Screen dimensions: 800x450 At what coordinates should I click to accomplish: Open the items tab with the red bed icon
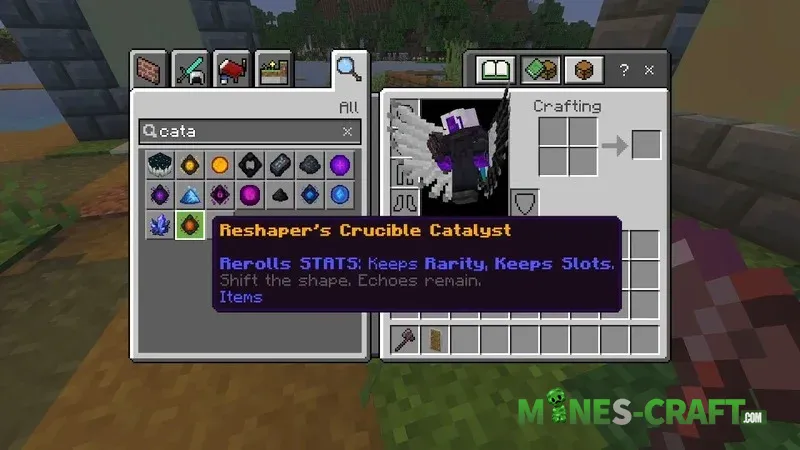click(233, 72)
